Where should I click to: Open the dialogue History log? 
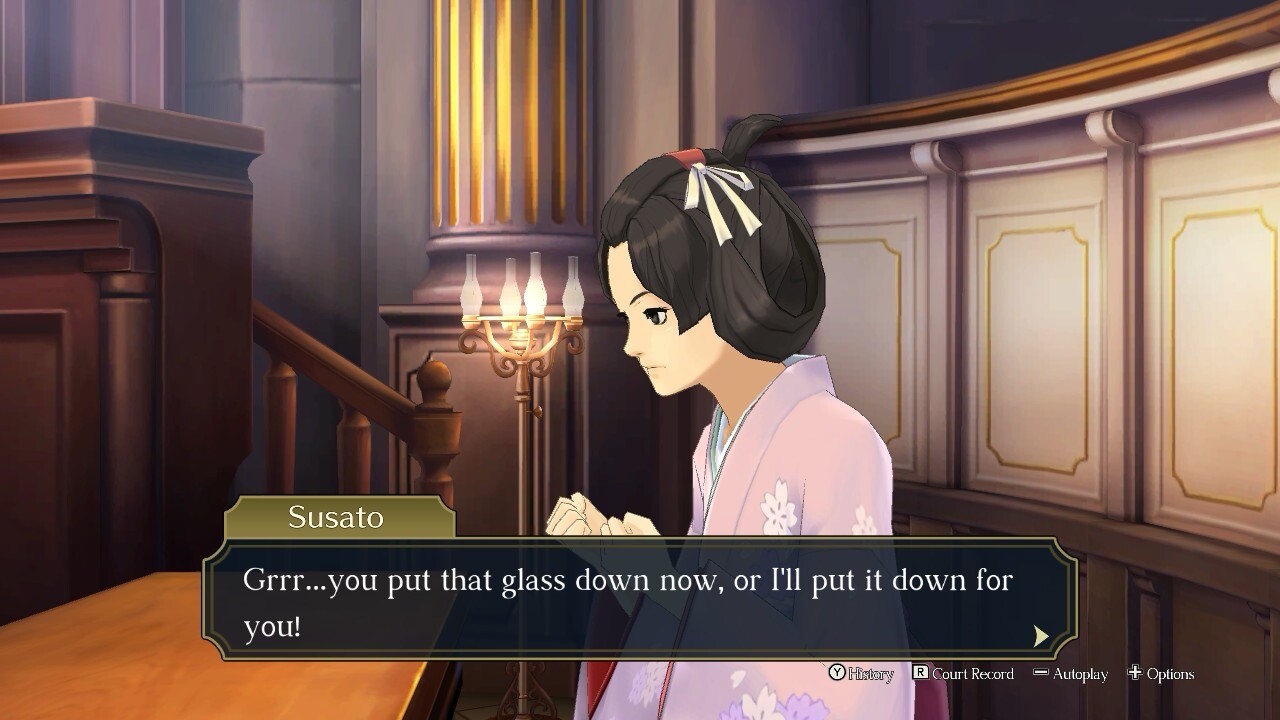(x=861, y=674)
